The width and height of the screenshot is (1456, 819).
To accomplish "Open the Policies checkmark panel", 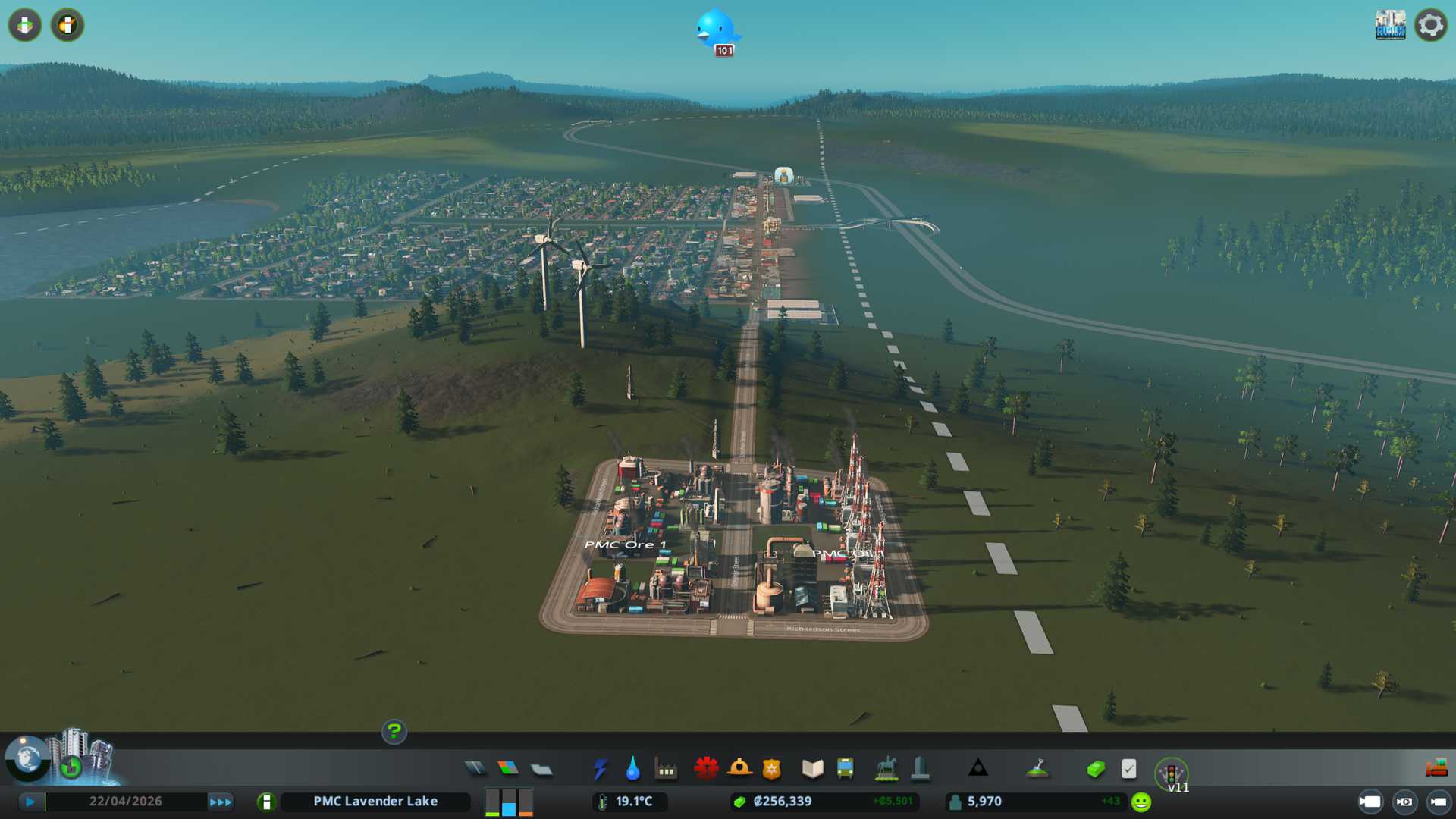I will pos(1128,769).
